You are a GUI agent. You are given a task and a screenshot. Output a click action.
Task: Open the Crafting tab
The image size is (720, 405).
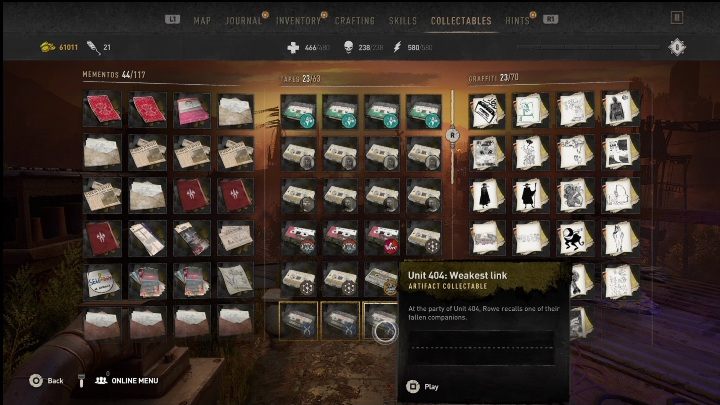[x=355, y=20]
